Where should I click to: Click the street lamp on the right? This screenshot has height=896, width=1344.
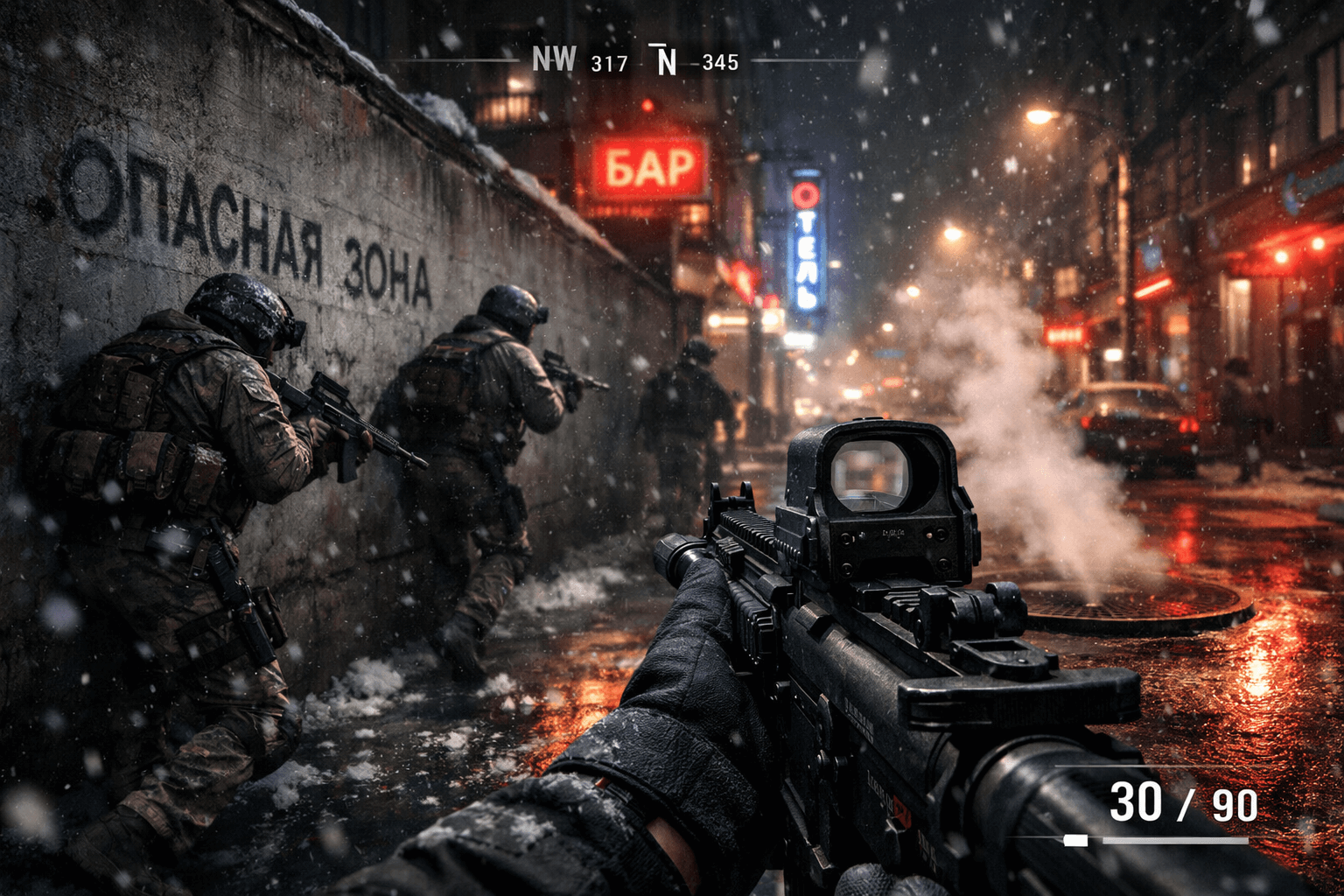click(x=1036, y=118)
